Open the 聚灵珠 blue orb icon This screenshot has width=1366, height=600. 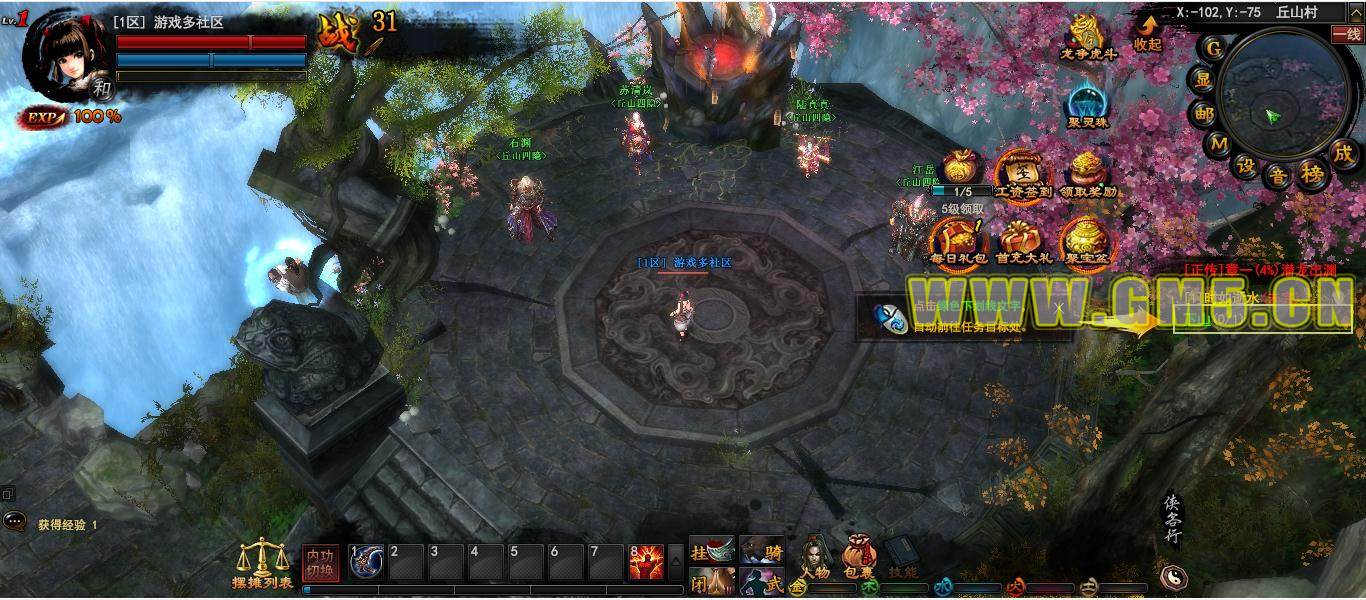(x=1087, y=104)
